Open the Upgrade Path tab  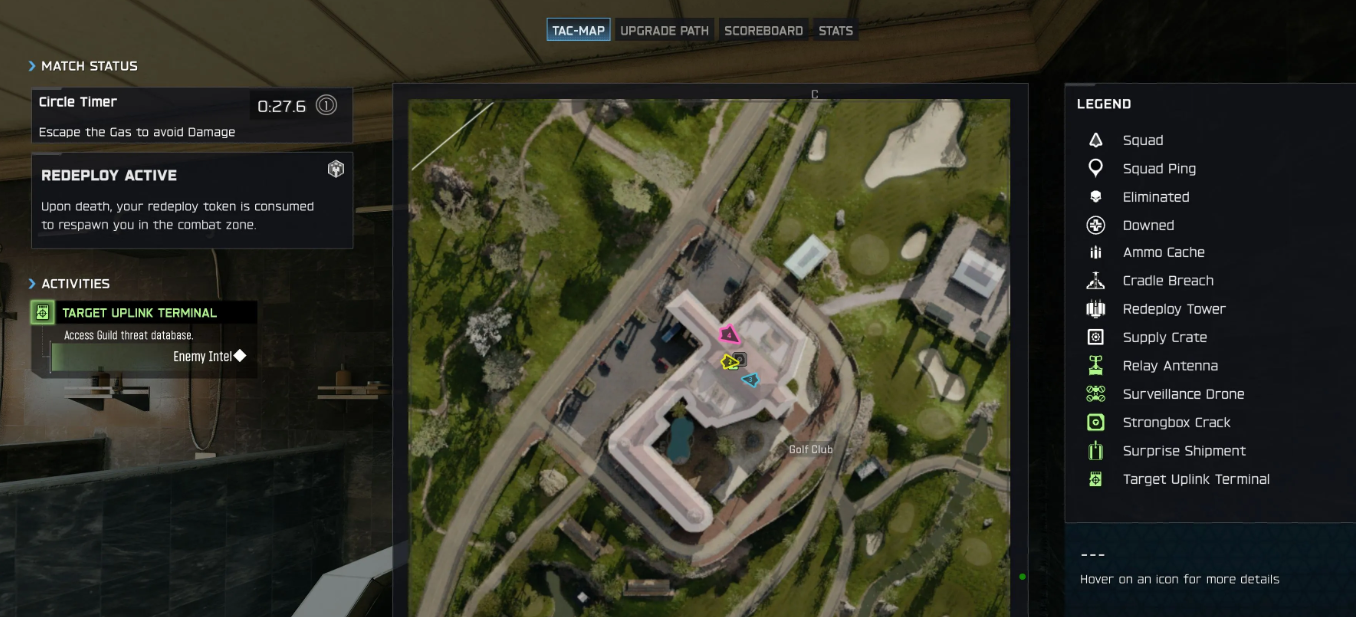(664, 30)
